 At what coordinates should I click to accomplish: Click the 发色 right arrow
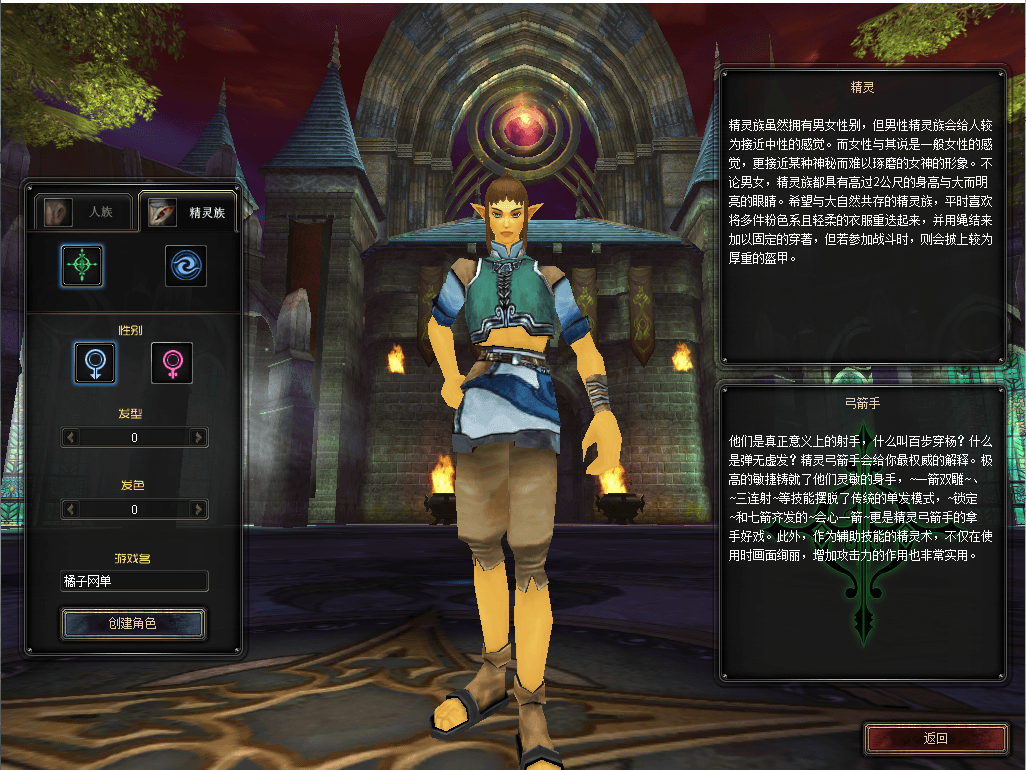click(x=199, y=510)
